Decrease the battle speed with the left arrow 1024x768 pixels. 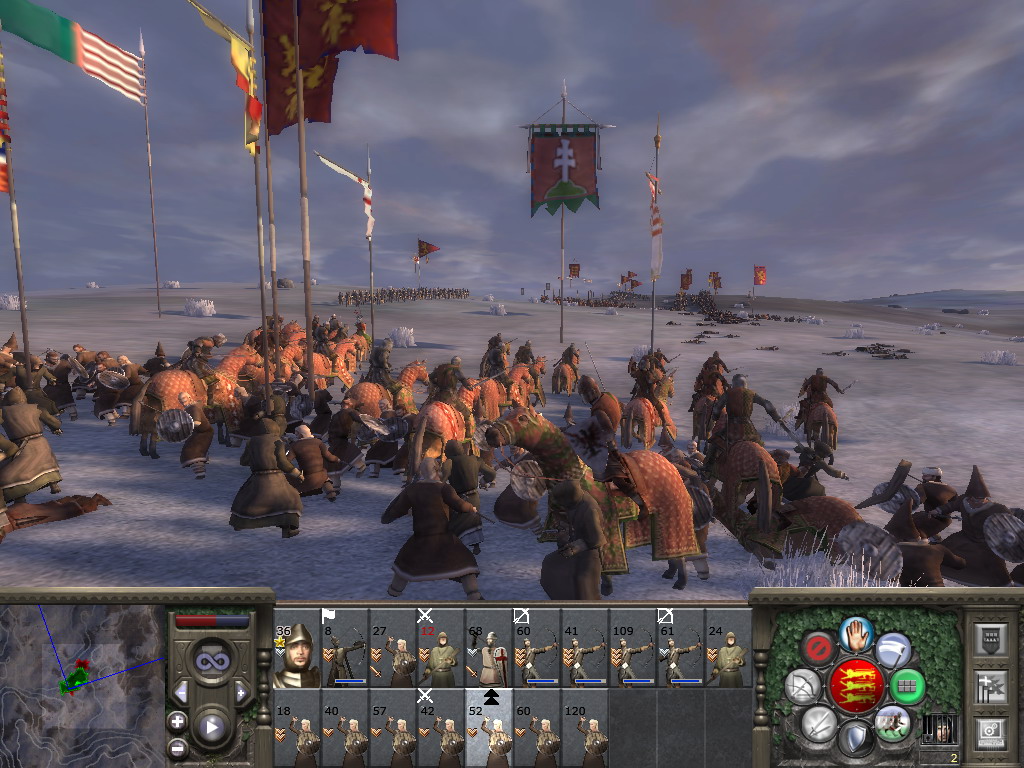pyautogui.click(x=181, y=692)
